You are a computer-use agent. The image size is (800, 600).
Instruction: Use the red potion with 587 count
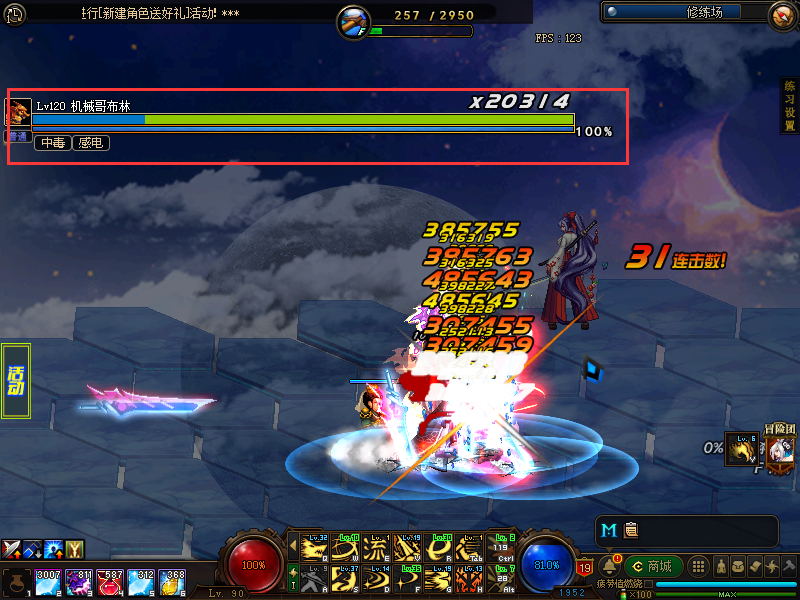click(110, 582)
